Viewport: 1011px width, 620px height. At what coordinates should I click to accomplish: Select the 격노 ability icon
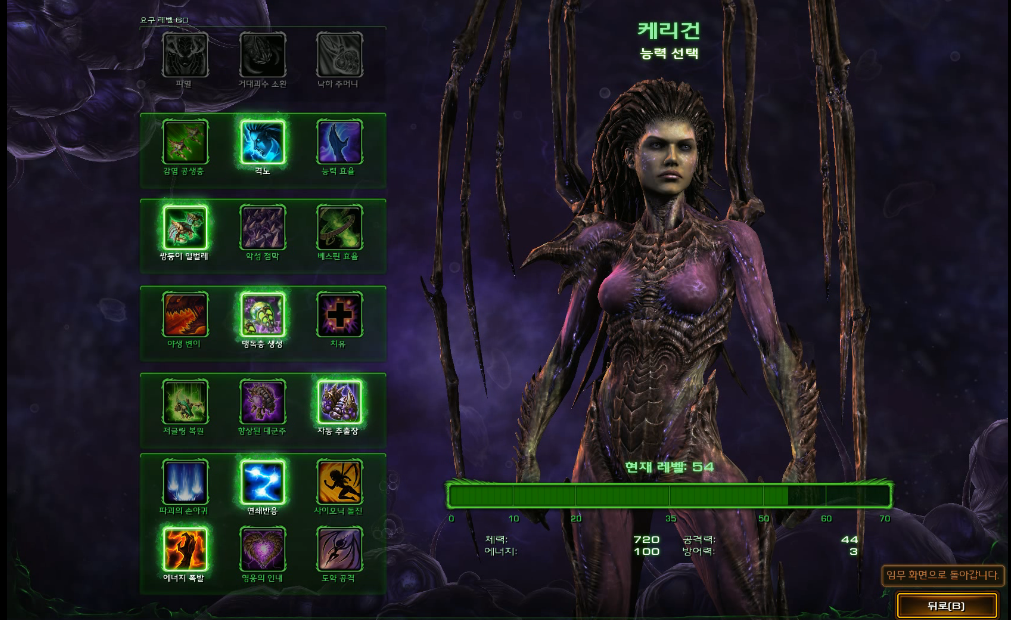coord(263,142)
